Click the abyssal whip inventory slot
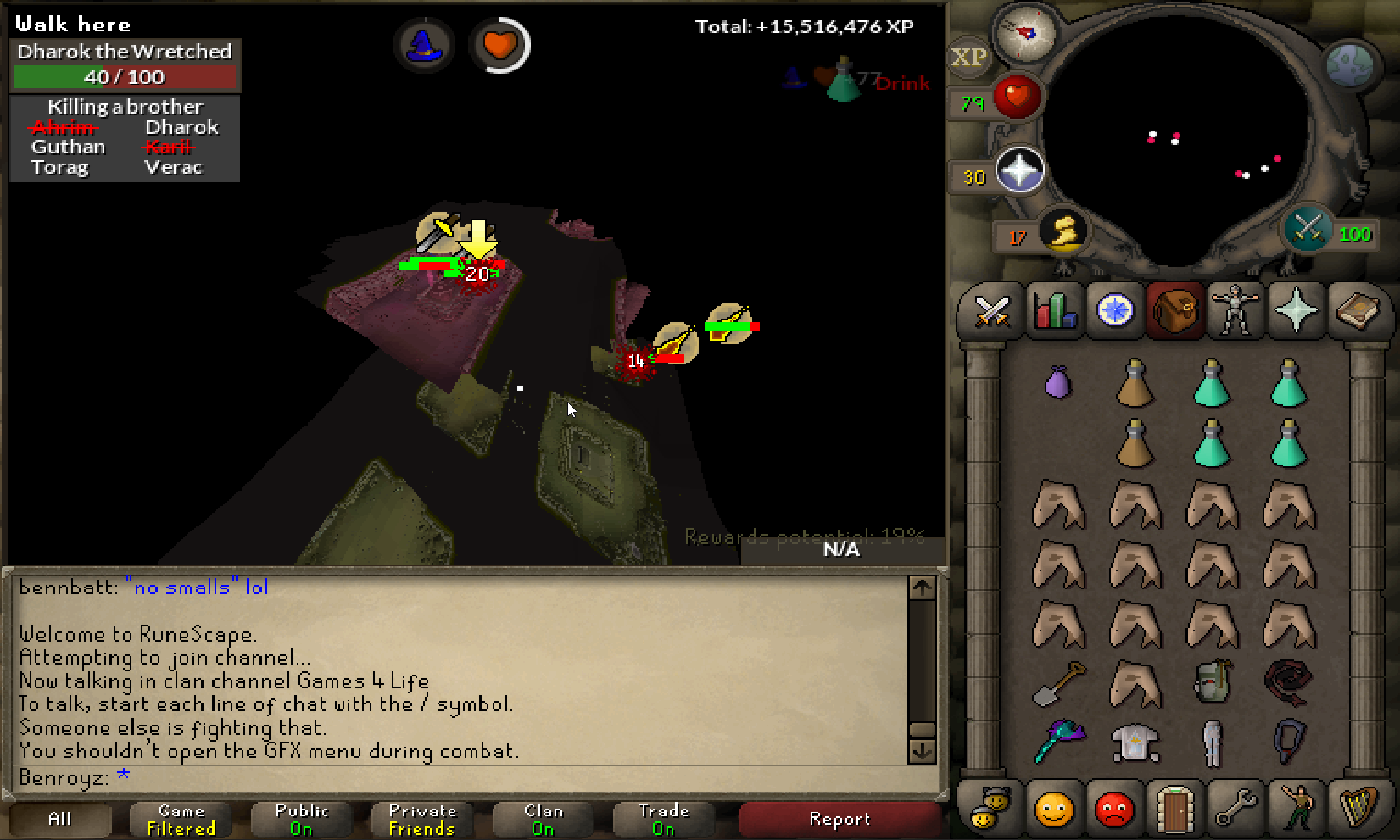The width and height of the screenshot is (1400, 840). (x=1288, y=683)
